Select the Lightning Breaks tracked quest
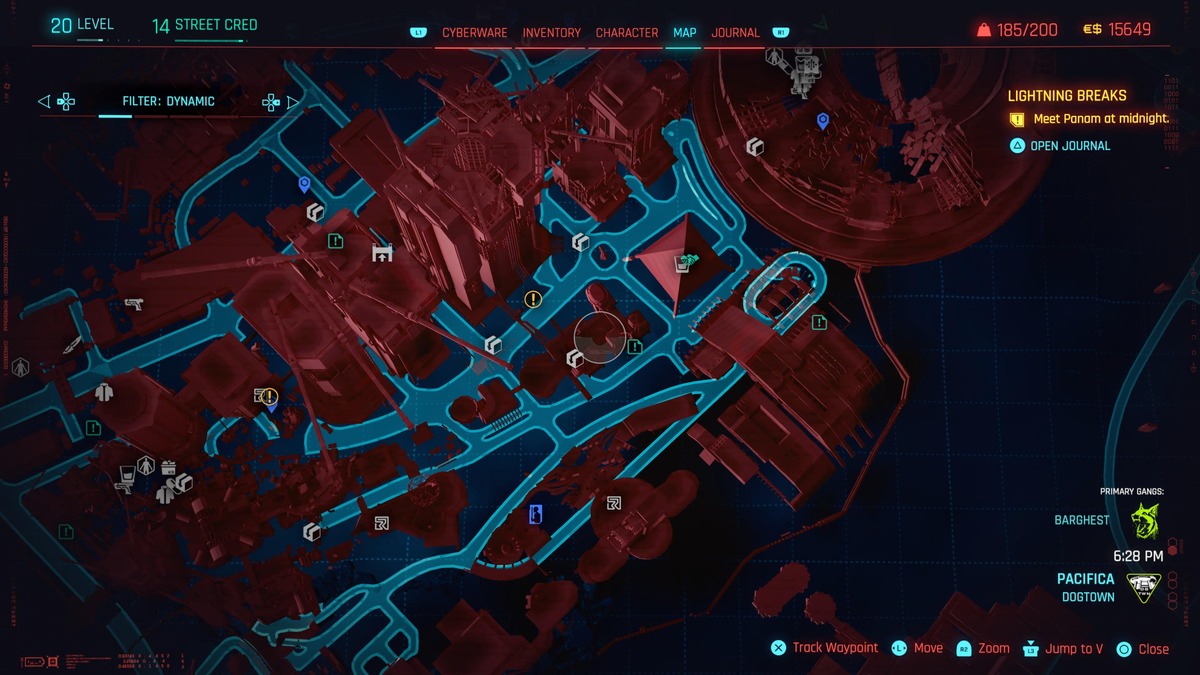The image size is (1200, 675). 1067,96
